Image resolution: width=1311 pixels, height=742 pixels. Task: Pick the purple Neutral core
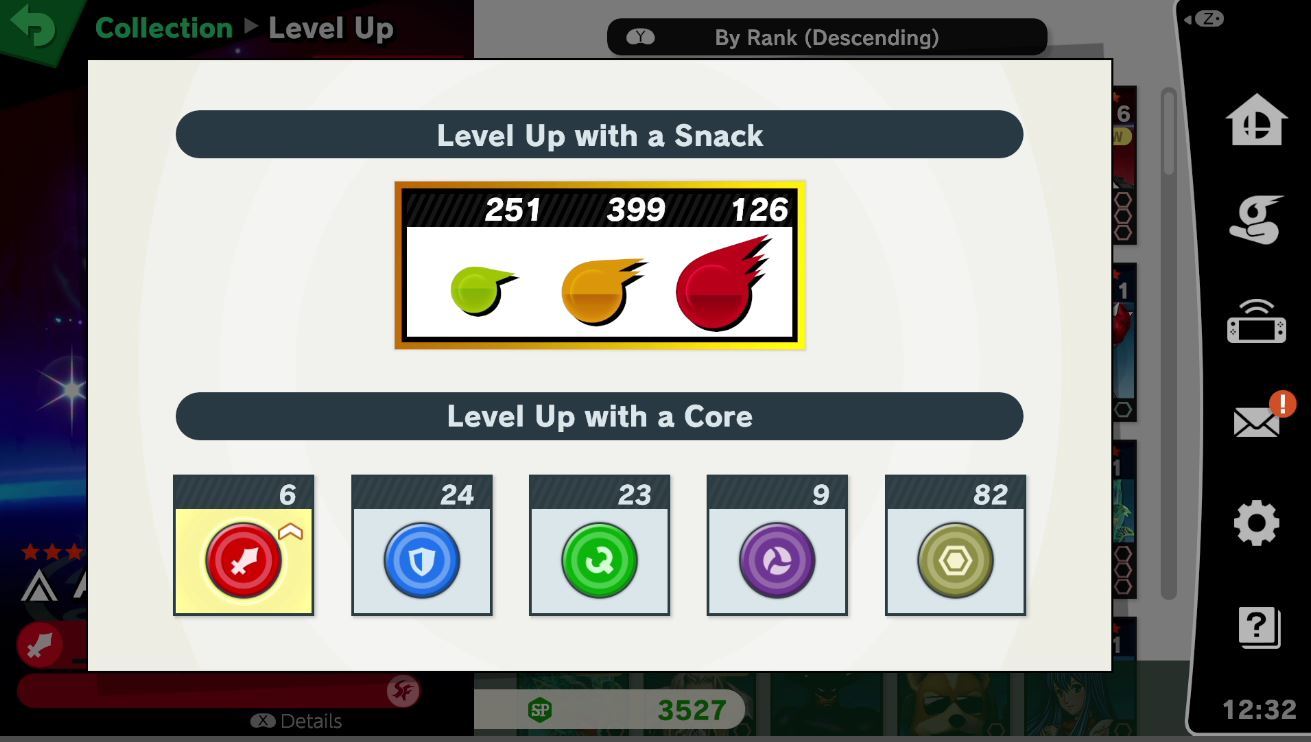tap(777, 560)
